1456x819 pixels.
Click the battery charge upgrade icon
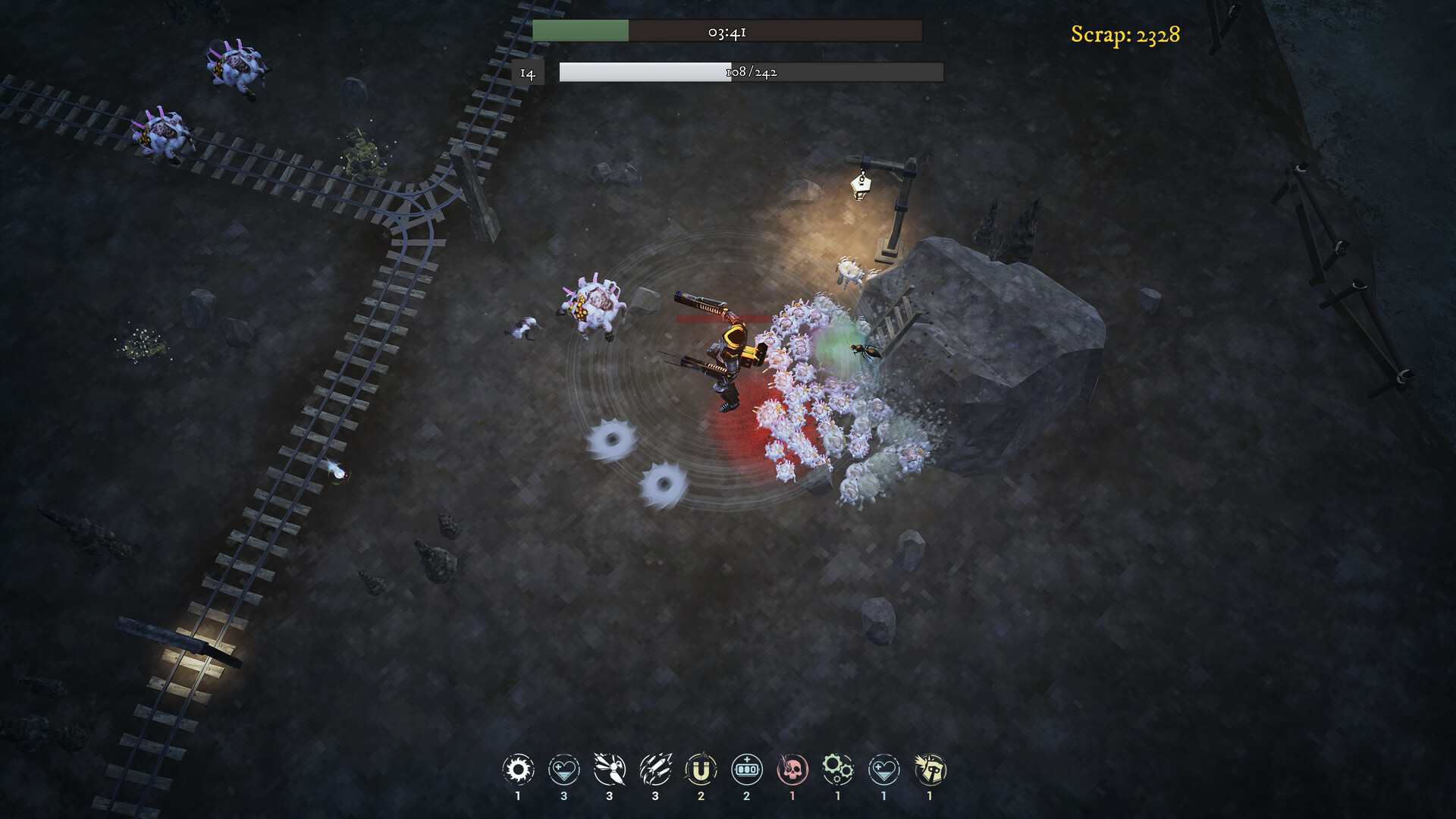pos(747,769)
